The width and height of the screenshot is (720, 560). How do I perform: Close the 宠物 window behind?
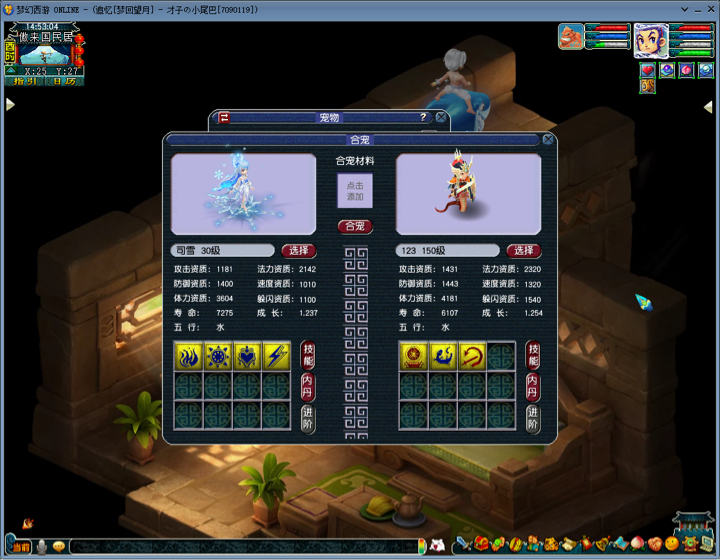coord(441,117)
